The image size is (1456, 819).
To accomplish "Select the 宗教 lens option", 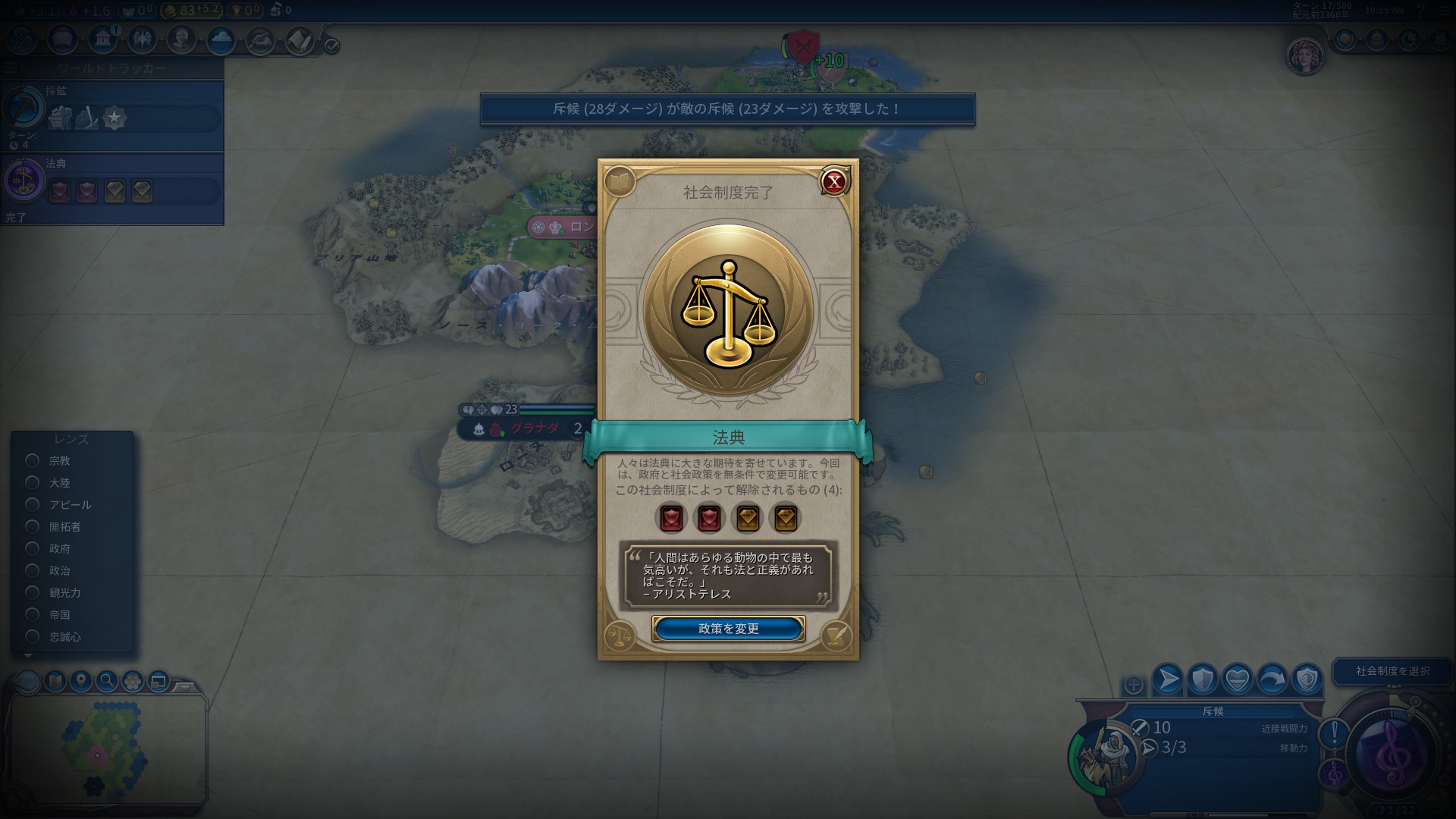I will pyautogui.click(x=33, y=460).
